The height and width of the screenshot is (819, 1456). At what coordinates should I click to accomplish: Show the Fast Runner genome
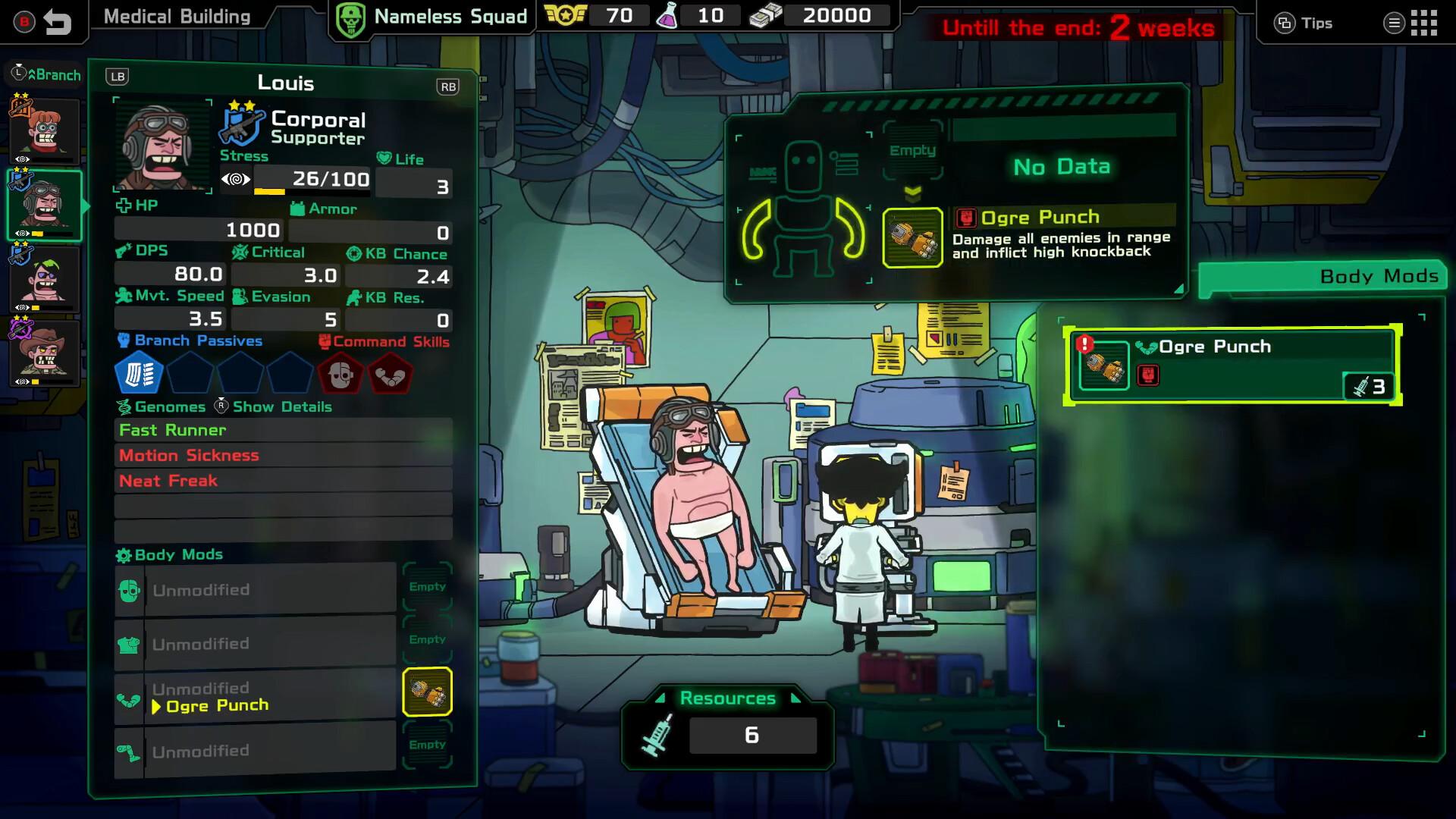[283, 430]
